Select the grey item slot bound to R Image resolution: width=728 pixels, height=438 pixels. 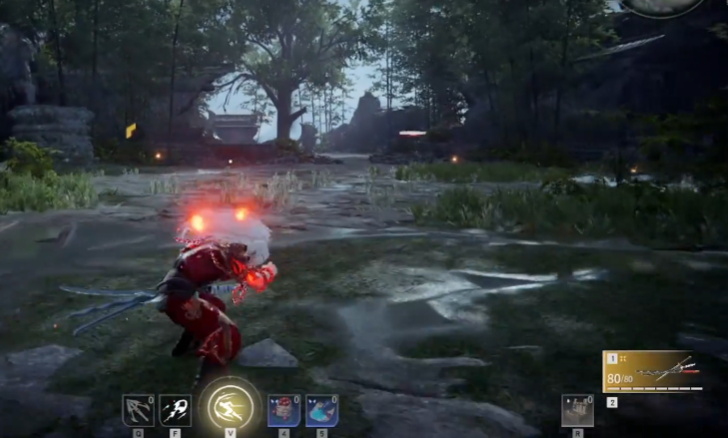[576, 410]
